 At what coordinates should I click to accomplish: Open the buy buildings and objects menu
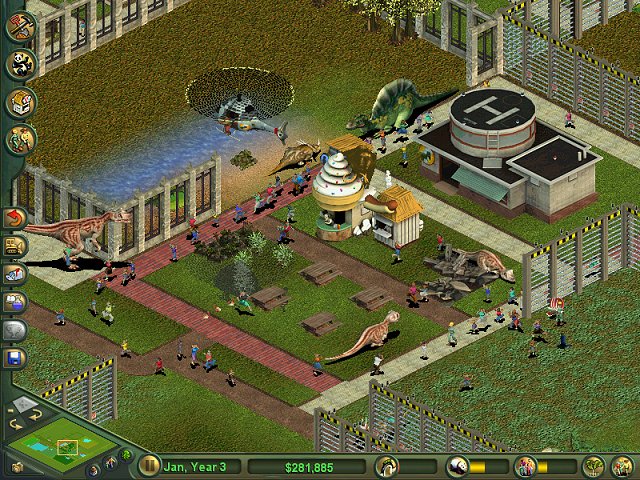20,103
